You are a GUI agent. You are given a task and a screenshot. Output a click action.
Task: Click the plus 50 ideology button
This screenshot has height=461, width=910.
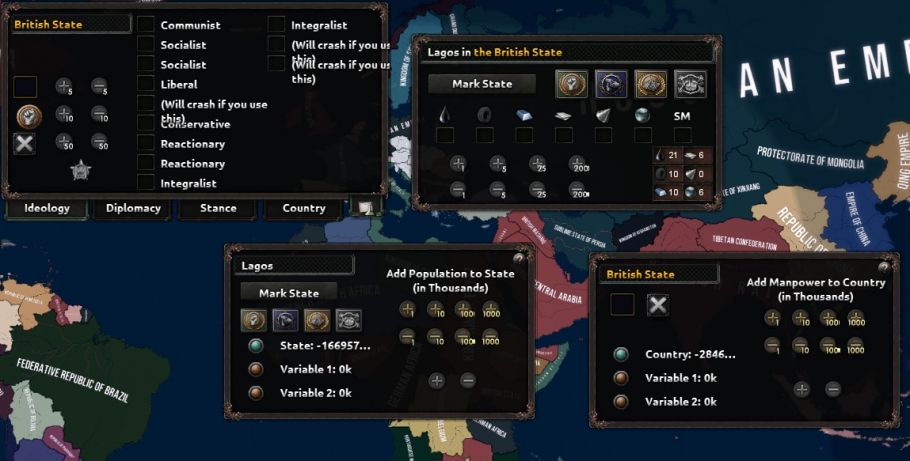pyautogui.click(x=63, y=142)
